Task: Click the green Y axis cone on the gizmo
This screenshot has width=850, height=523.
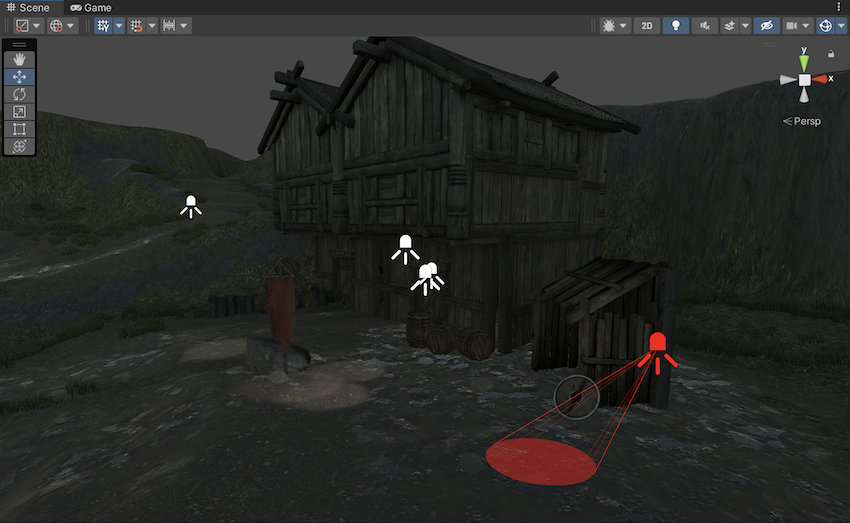Action: coord(804,63)
